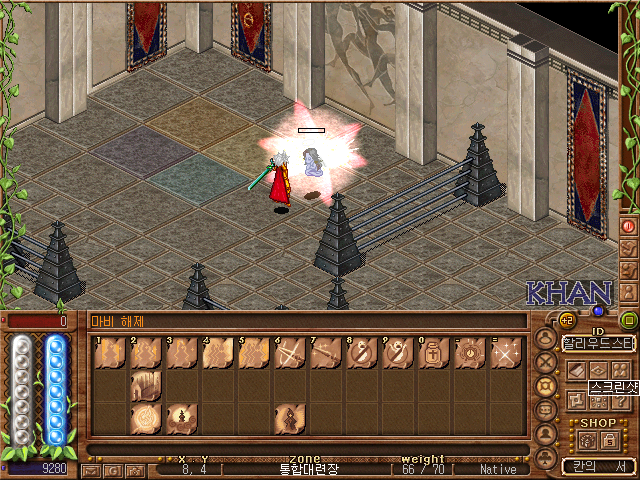
Task: Open the envelope mail button
Action: tap(91, 469)
